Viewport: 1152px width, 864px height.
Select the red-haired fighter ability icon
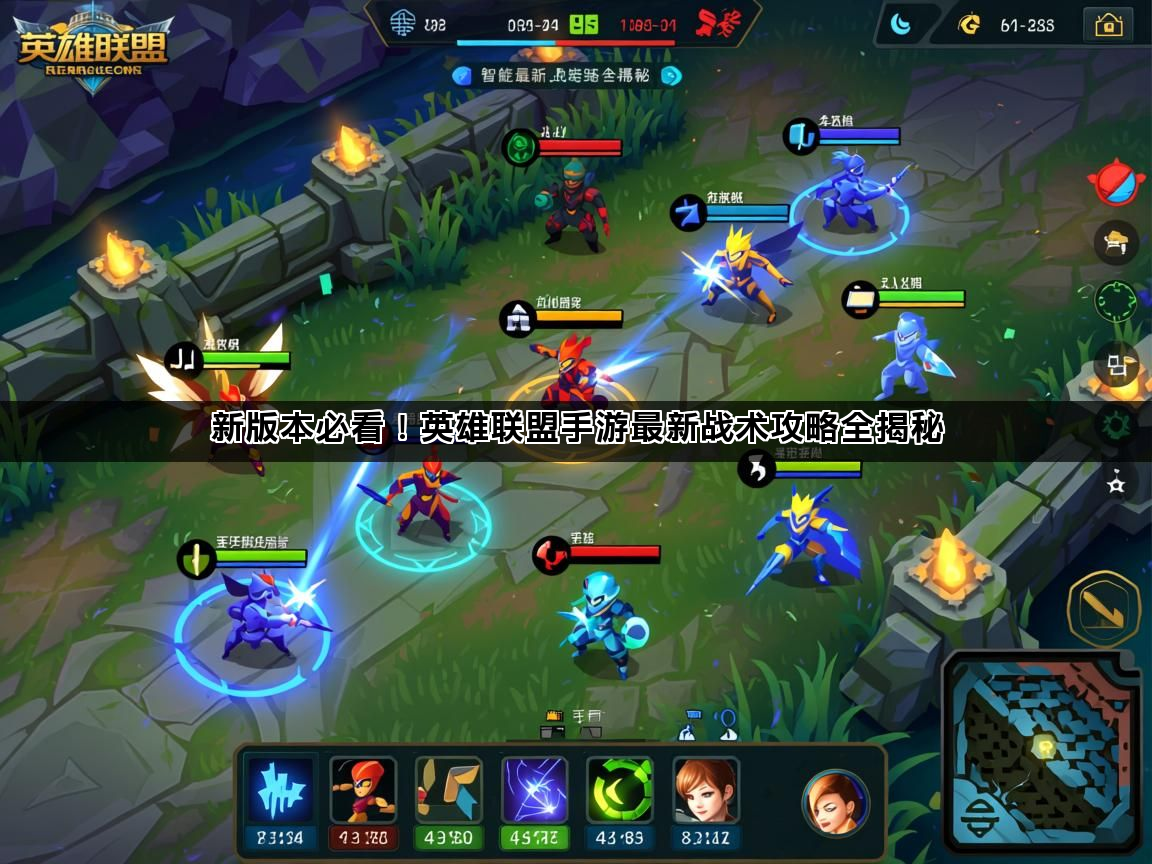click(x=363, y=789)
